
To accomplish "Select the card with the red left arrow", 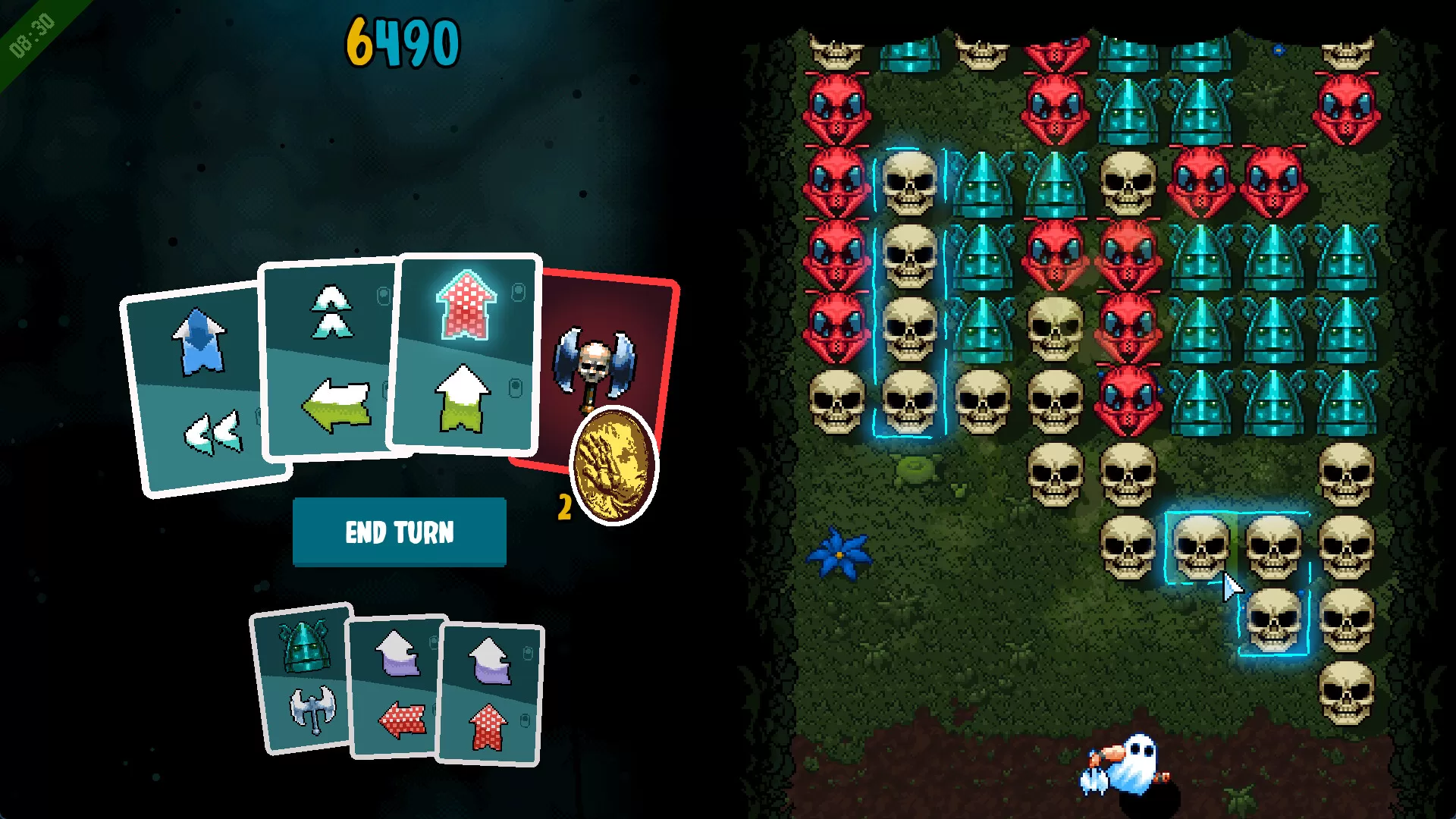I will click(x=396, y=686).
